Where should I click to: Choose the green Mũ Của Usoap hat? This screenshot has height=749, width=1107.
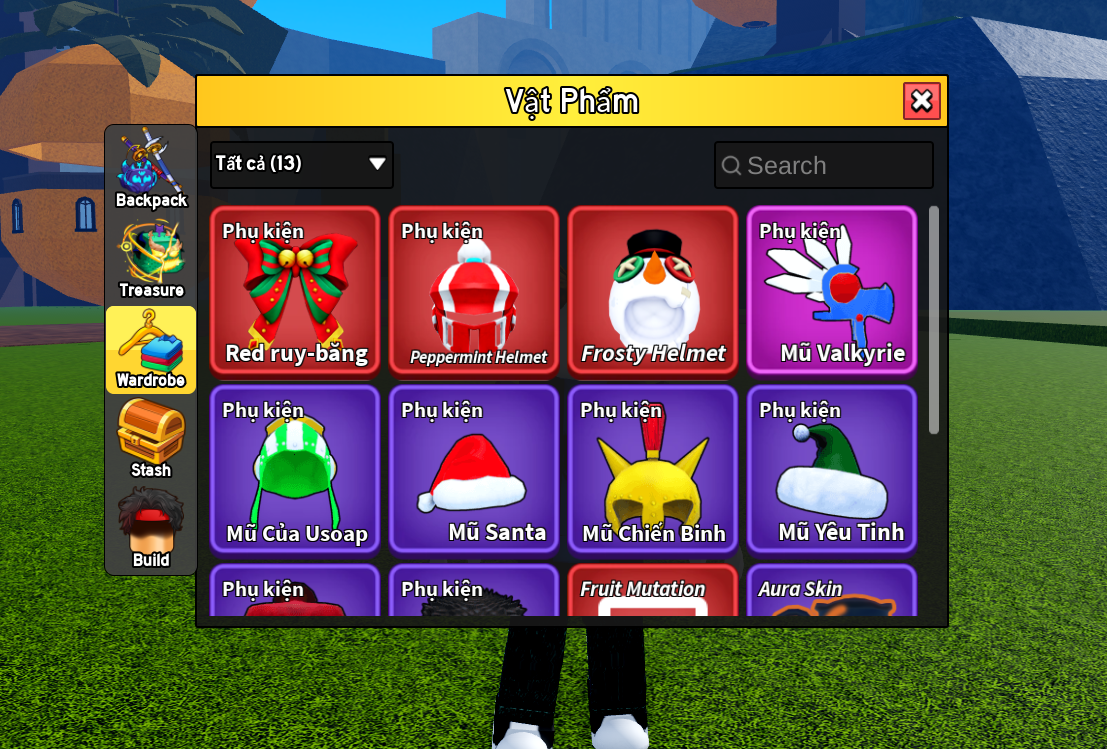point(295,469)
